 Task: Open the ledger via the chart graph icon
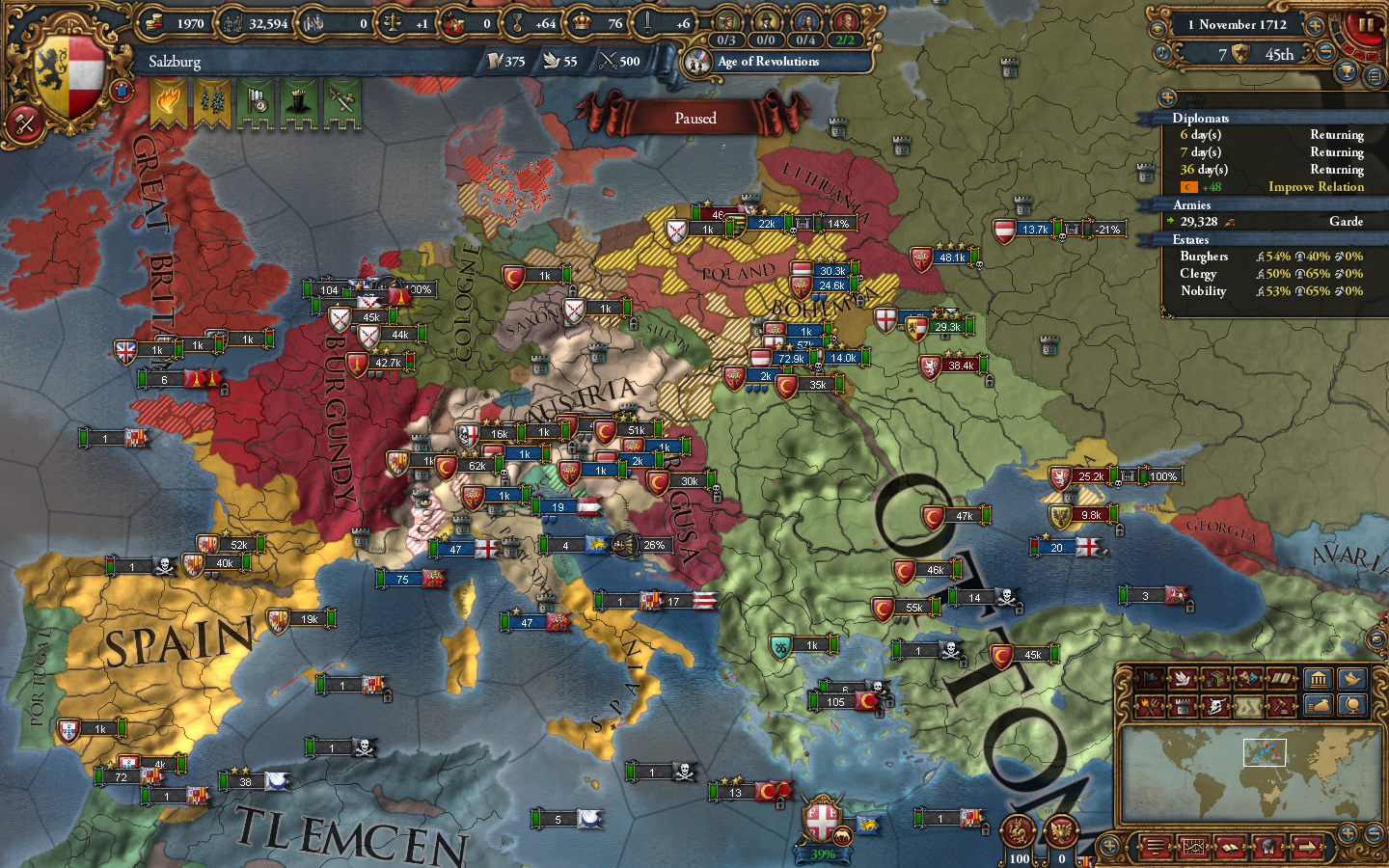[x=1194, y=846]
